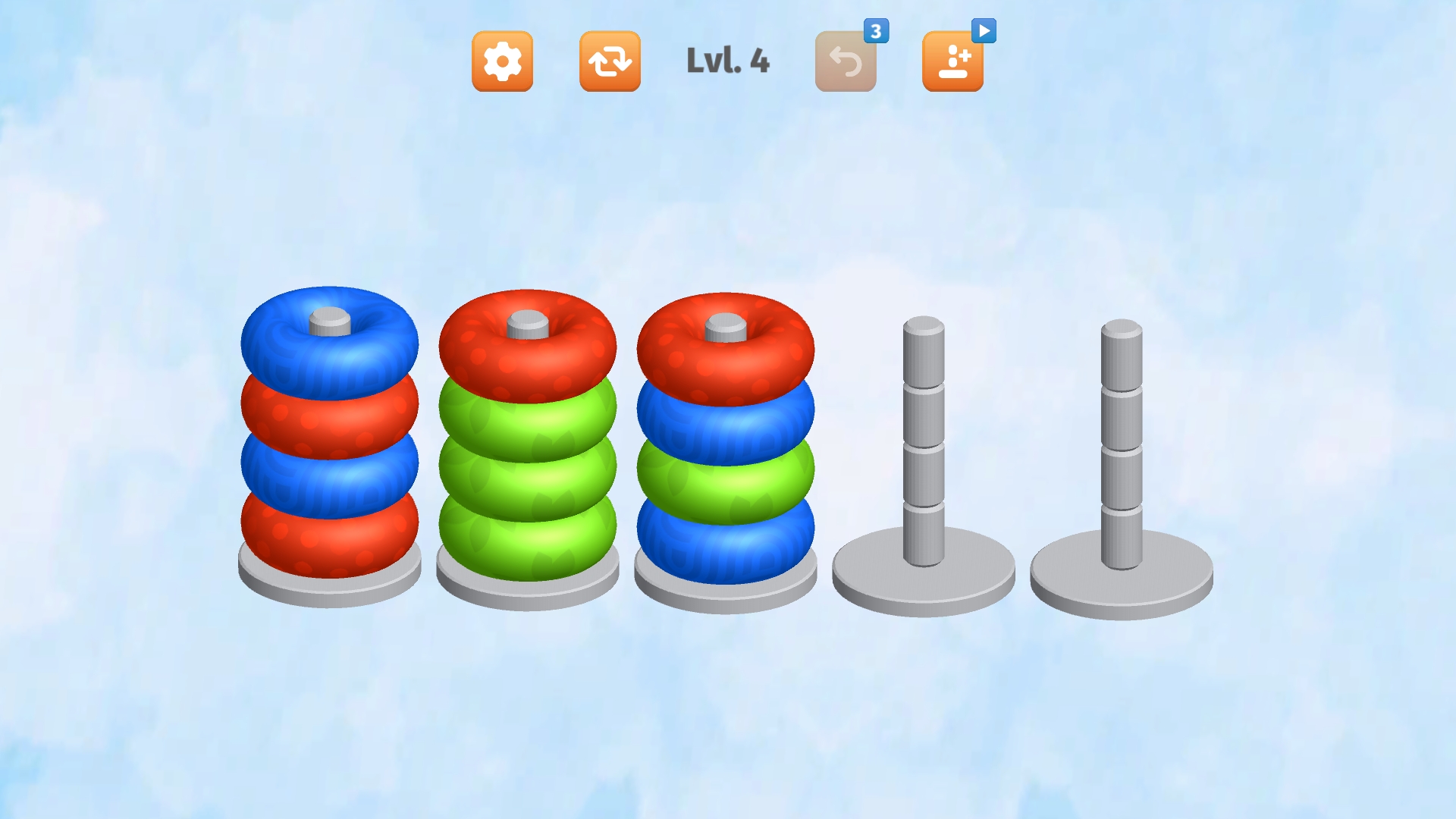1456x819 pixels.
Task: Select the gear symbol inside the orange button
Action: tap(503, 62)
